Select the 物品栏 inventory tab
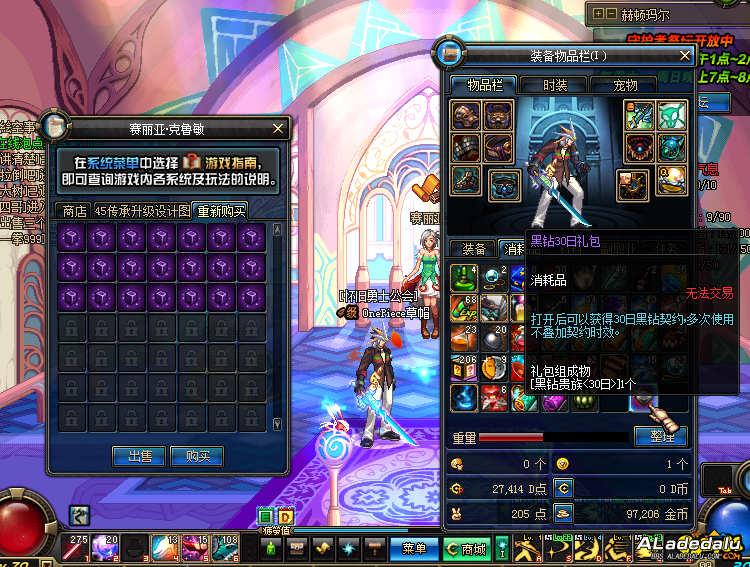Image resolution: width=750 pixels, height=567 pixels. click(485, 86)
